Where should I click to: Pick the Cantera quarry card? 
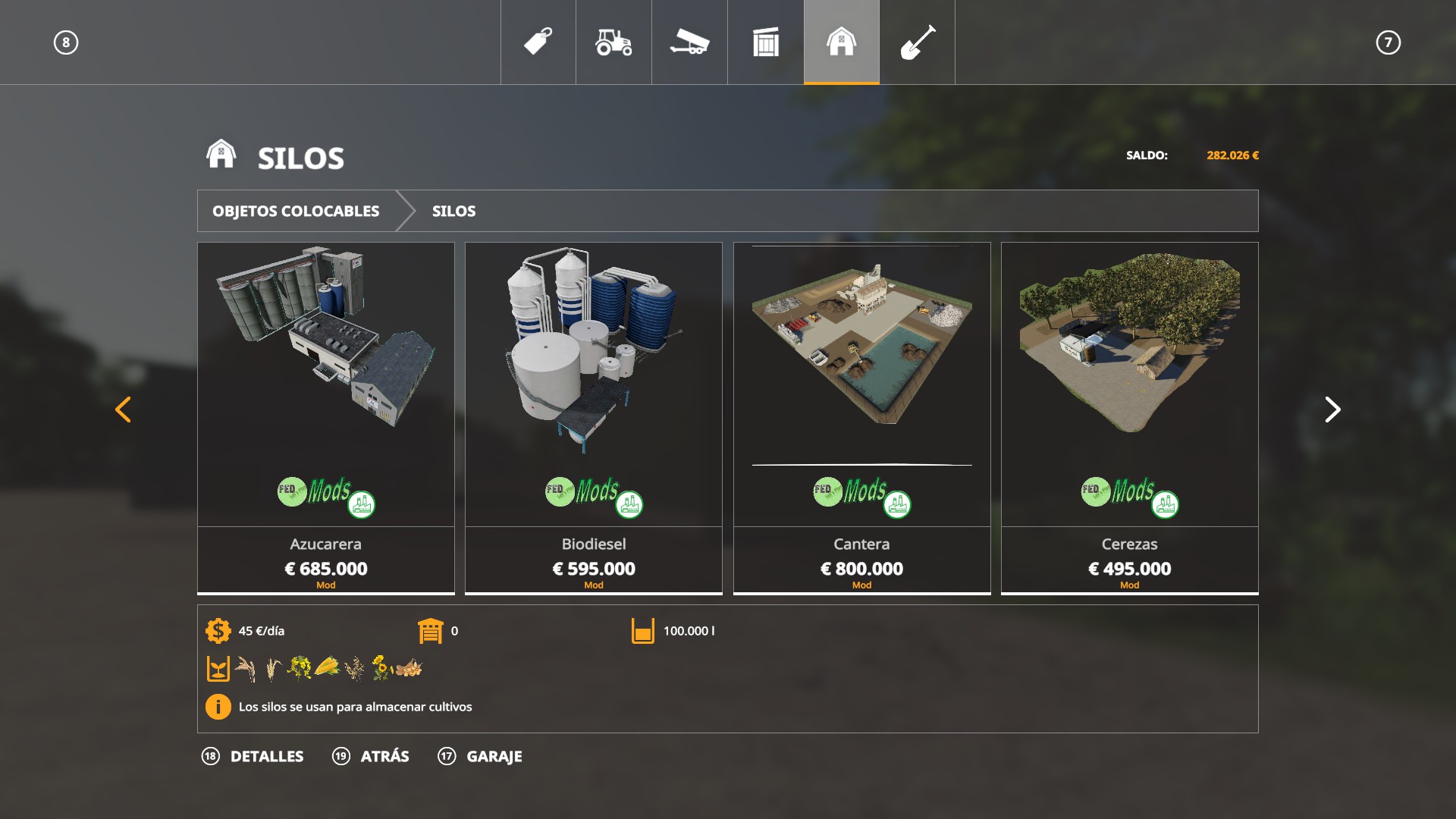[x=861, y=417]
